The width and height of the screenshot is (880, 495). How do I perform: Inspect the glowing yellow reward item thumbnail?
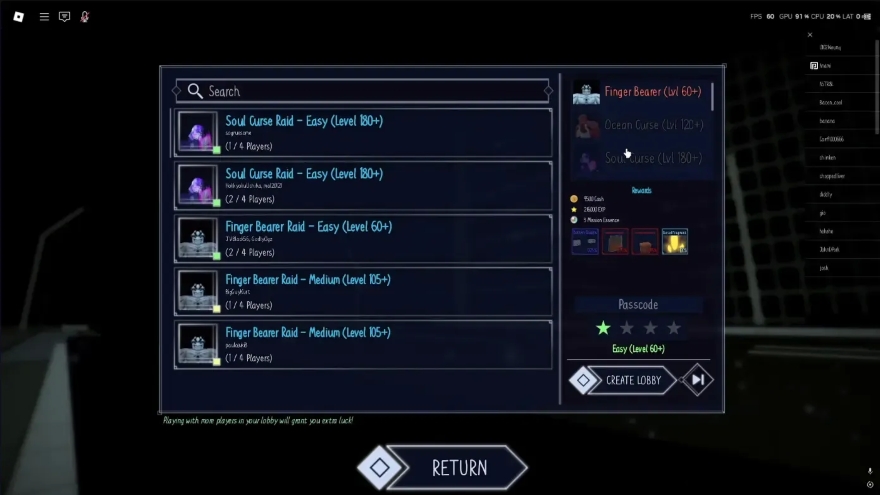pyautogui.click(x=674, y=241)
